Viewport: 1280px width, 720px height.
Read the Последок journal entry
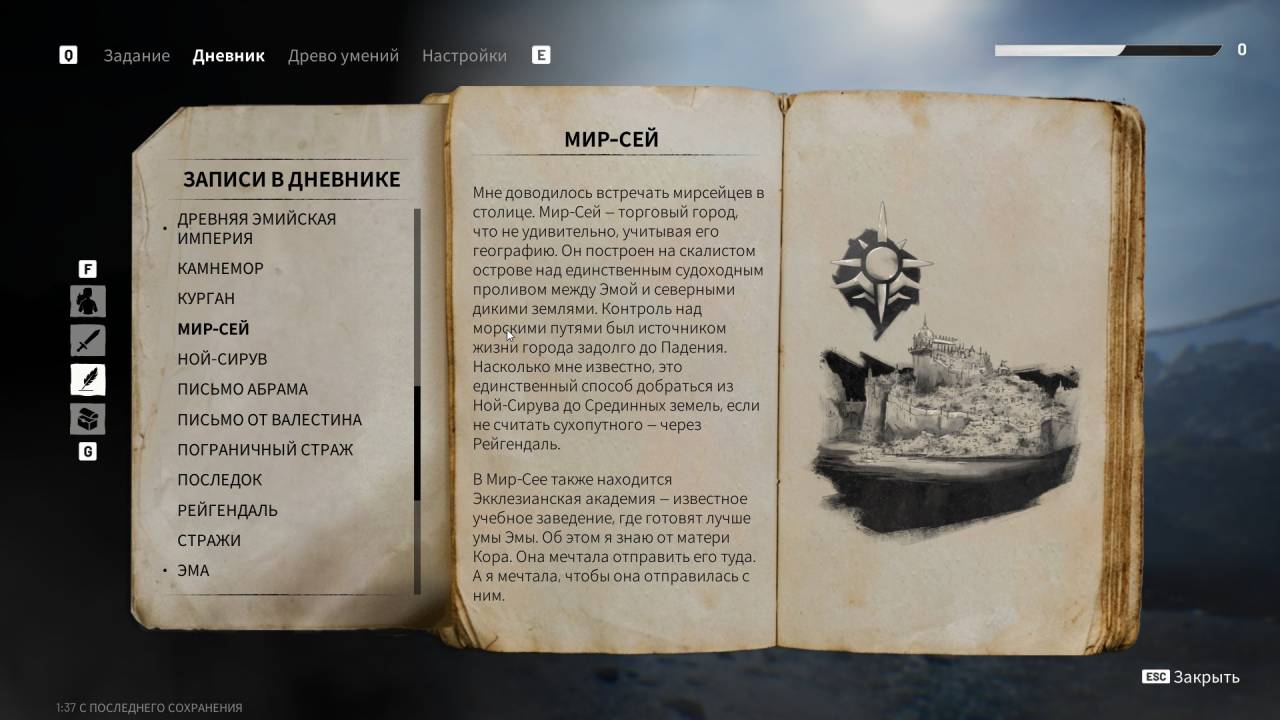point(219,480)
